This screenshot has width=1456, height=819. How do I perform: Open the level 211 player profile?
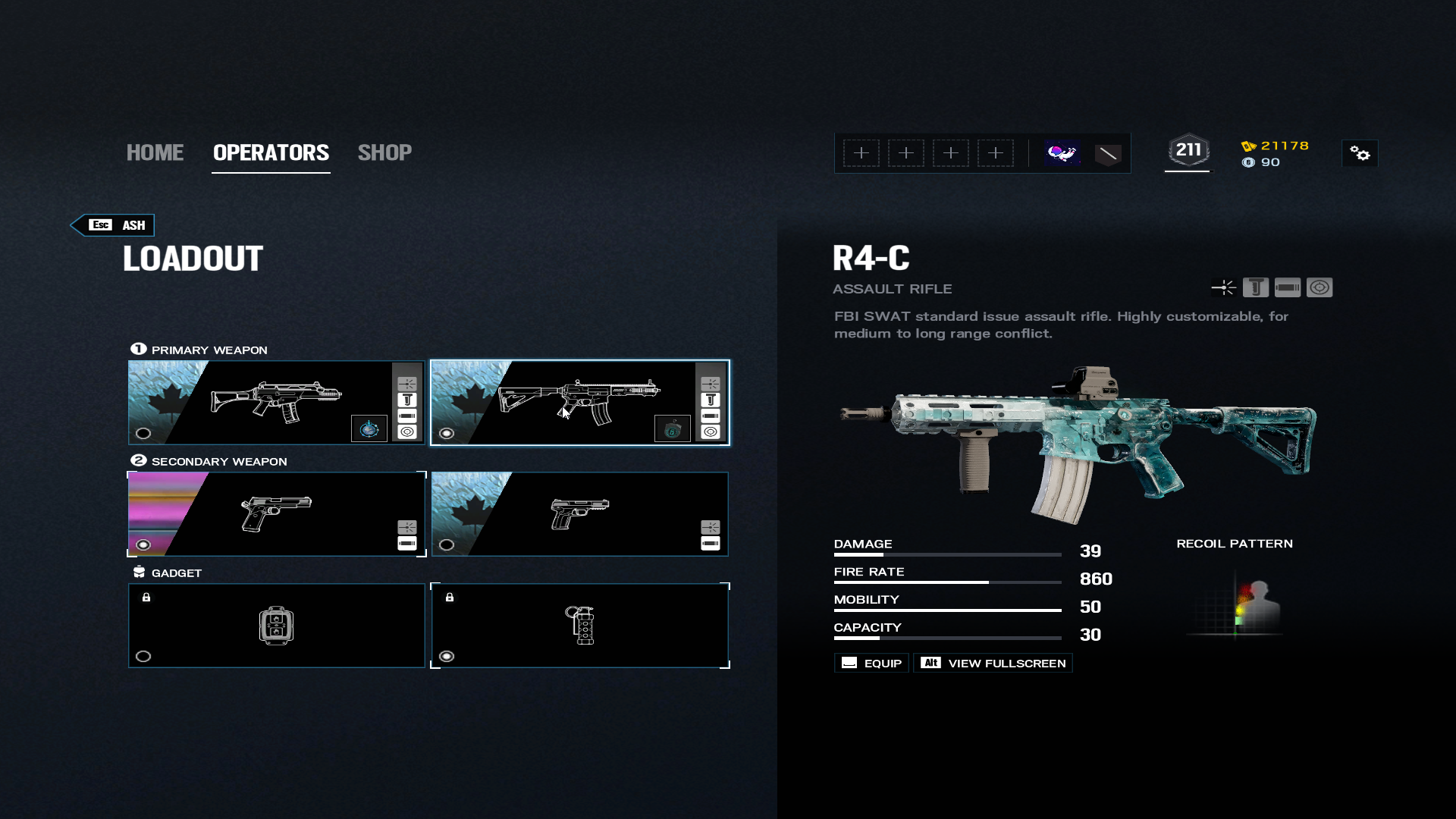pos(1188,151)
